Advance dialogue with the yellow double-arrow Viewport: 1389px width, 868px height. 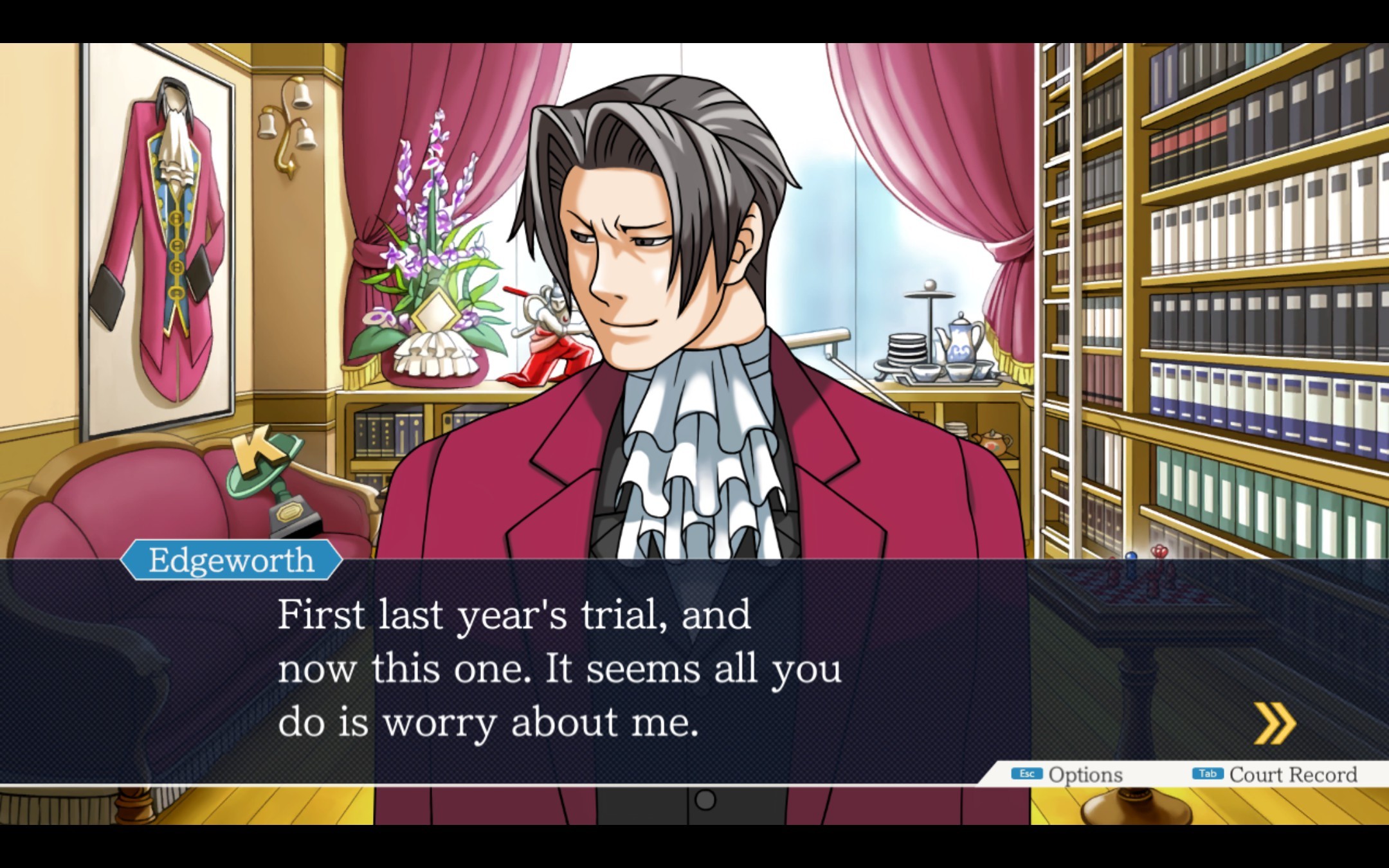tap(1274, 723)
